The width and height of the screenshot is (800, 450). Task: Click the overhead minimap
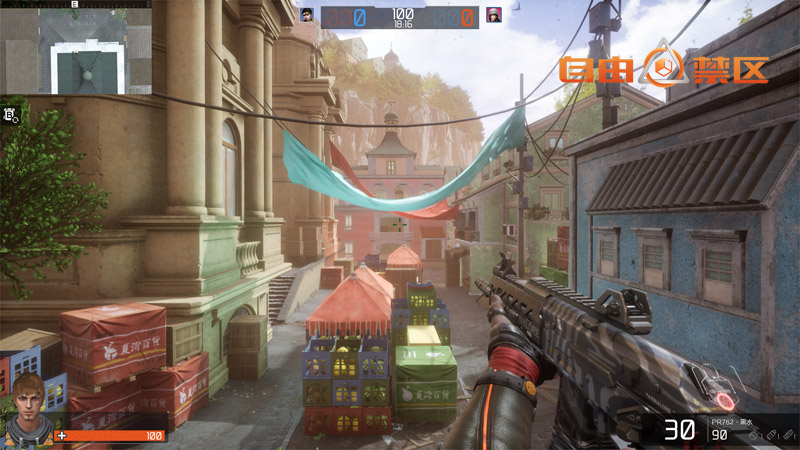point(75,48)
